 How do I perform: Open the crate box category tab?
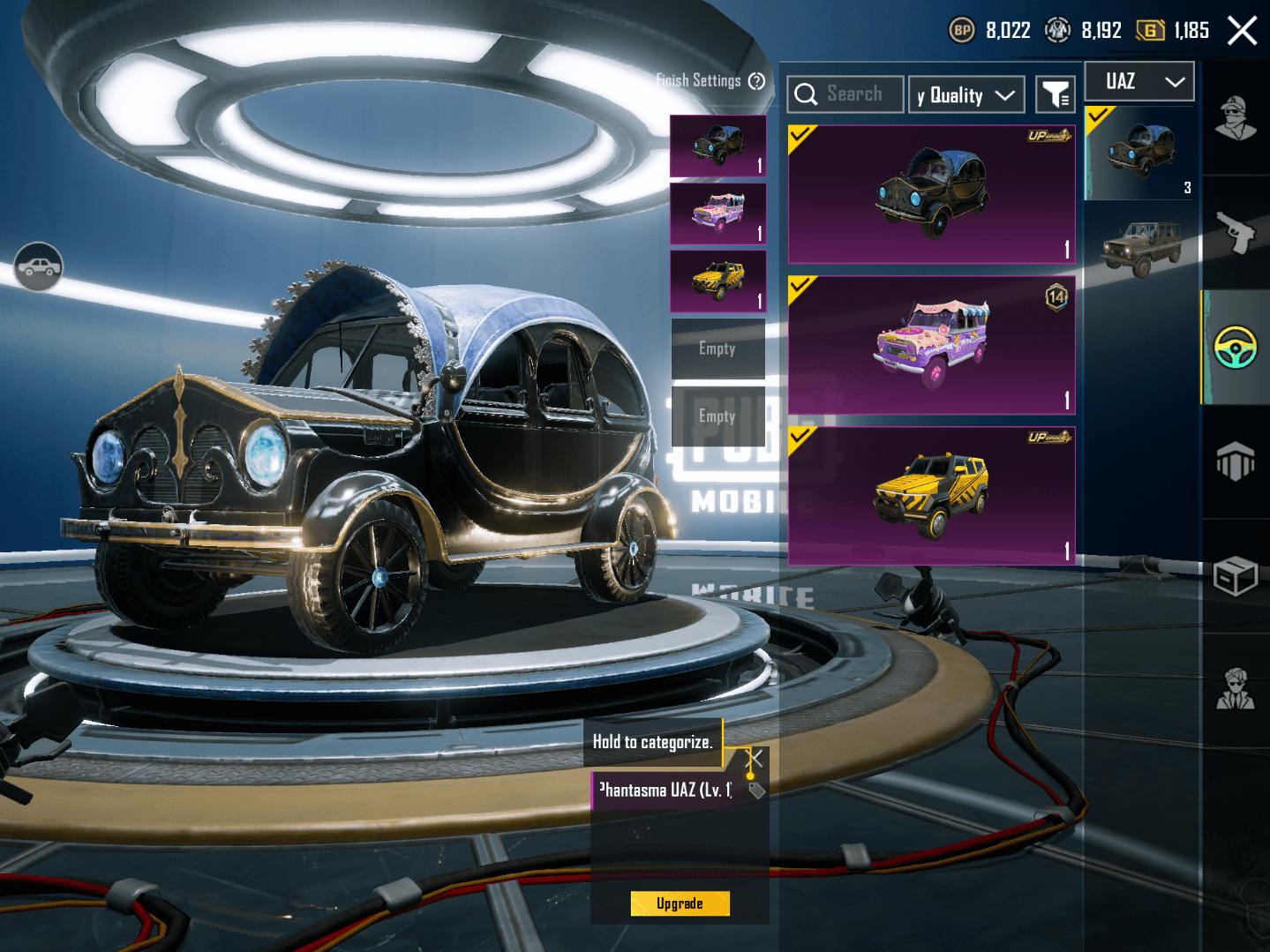coord(1236,576)
